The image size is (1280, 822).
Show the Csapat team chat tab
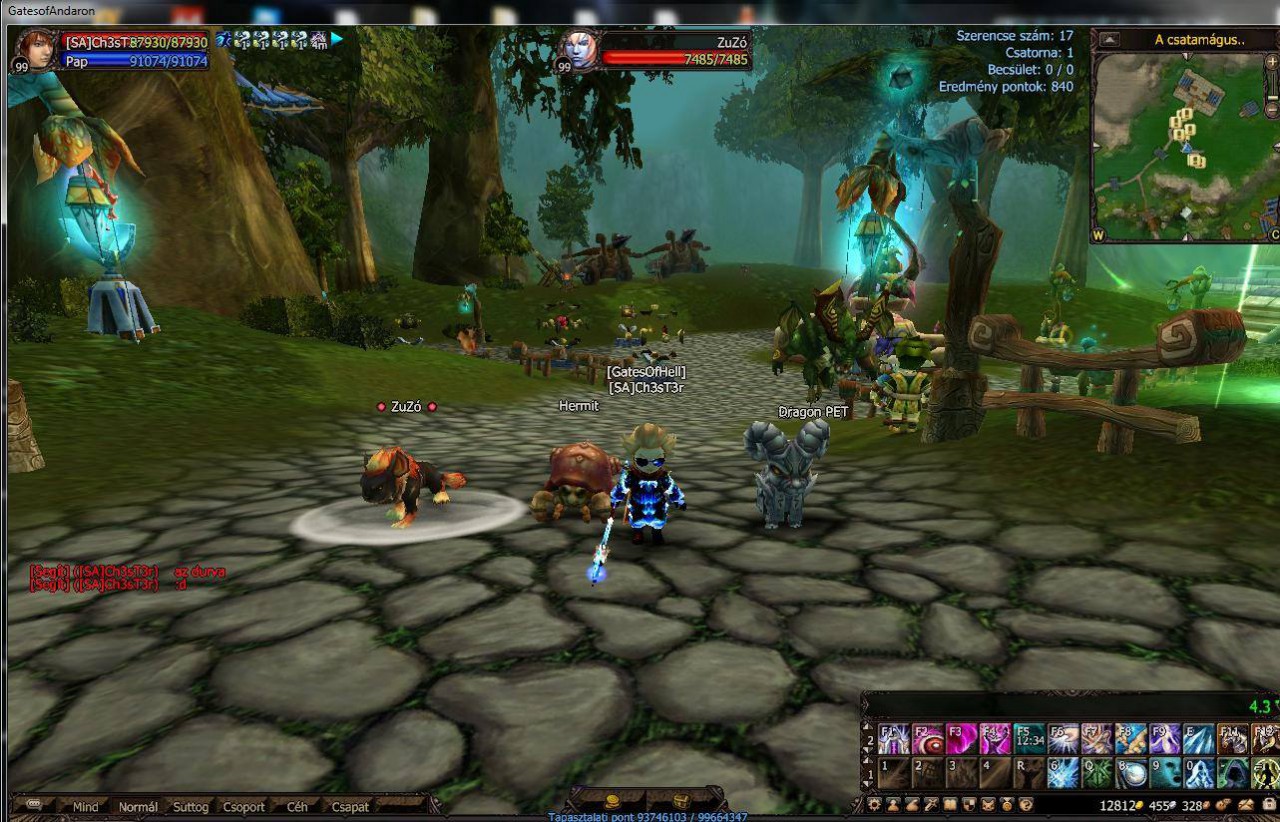tap(350, 807)
